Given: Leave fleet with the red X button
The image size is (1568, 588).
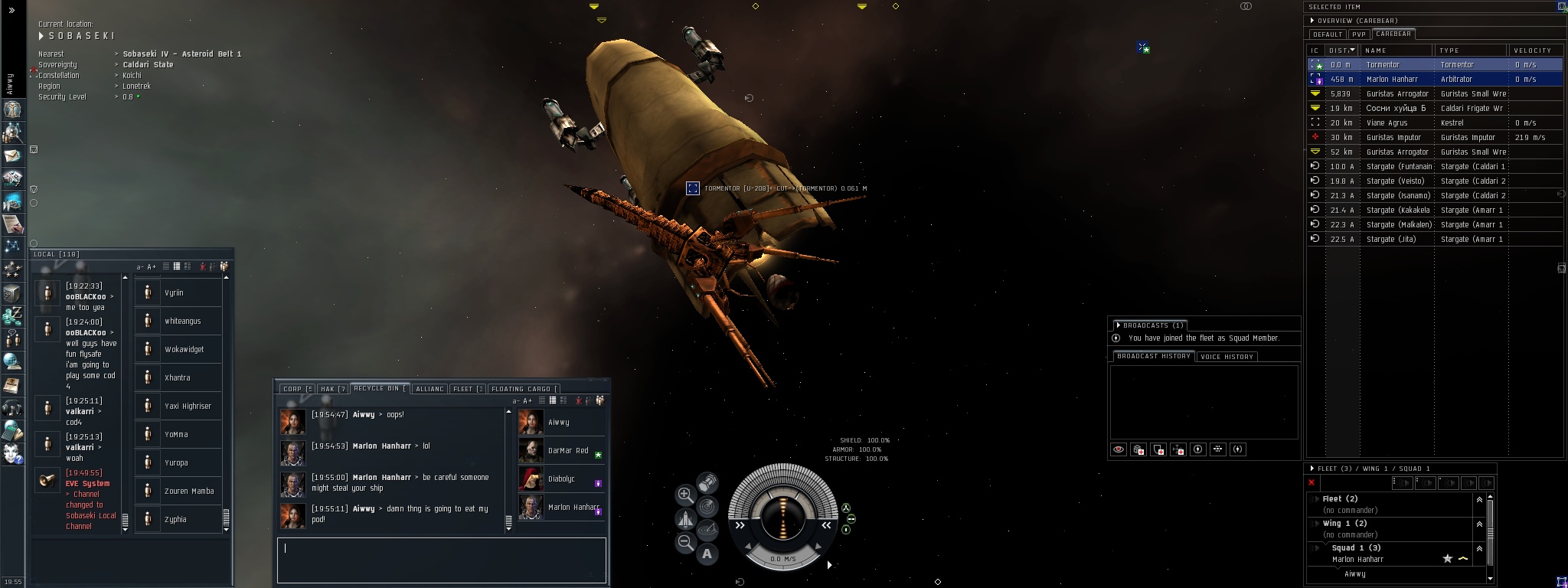Looking at the screenshot, I should click(x=1312, y=482).
